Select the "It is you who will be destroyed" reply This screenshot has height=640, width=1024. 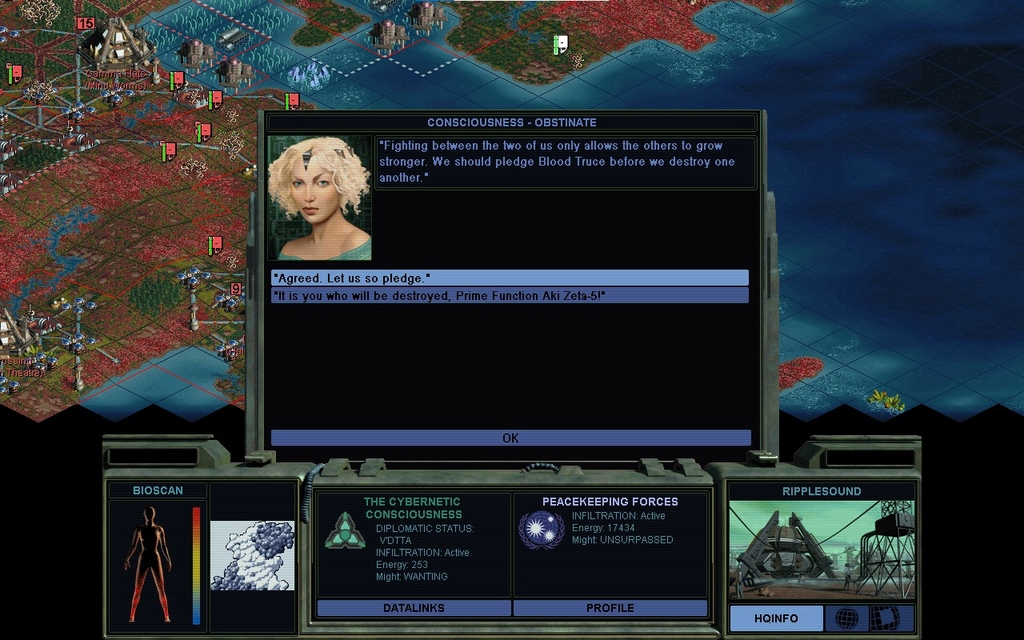coord(509,295)
